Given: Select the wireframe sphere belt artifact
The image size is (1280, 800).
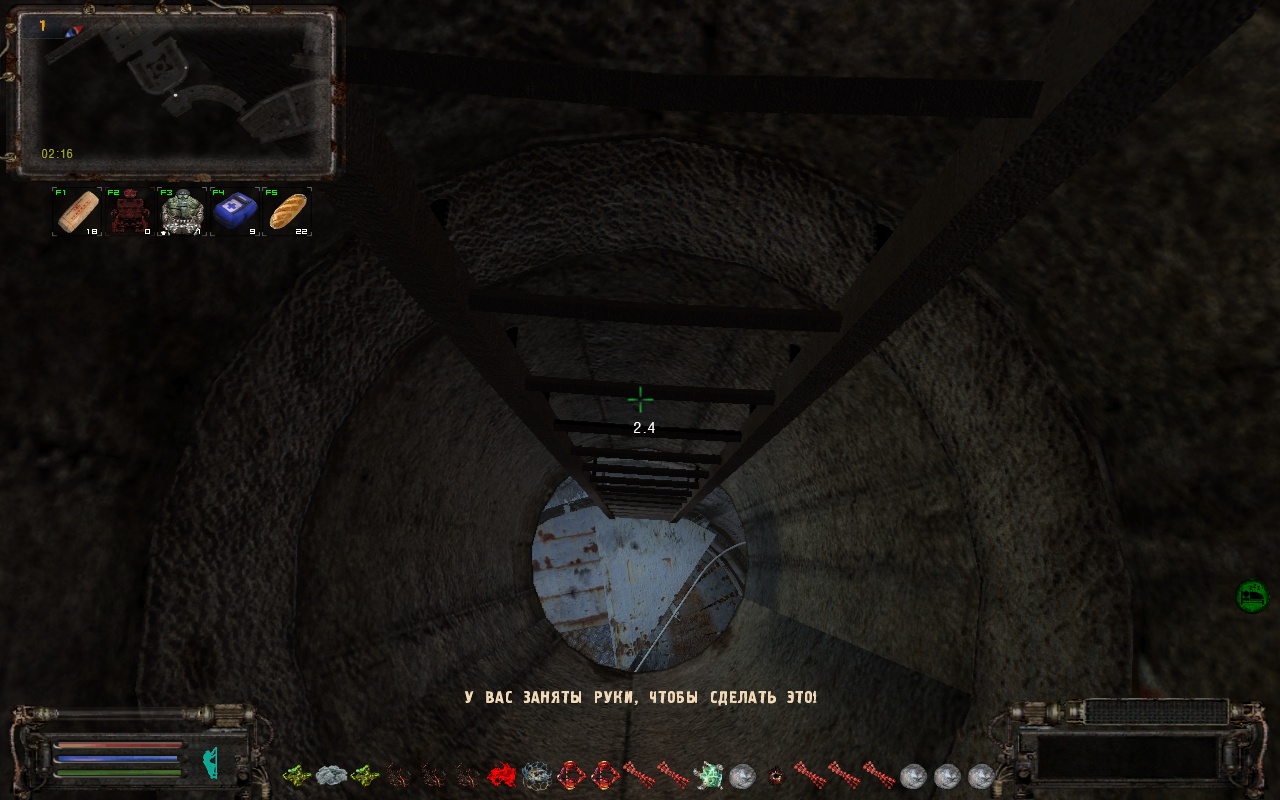Looking at the screenshot, I should (536, 775).
